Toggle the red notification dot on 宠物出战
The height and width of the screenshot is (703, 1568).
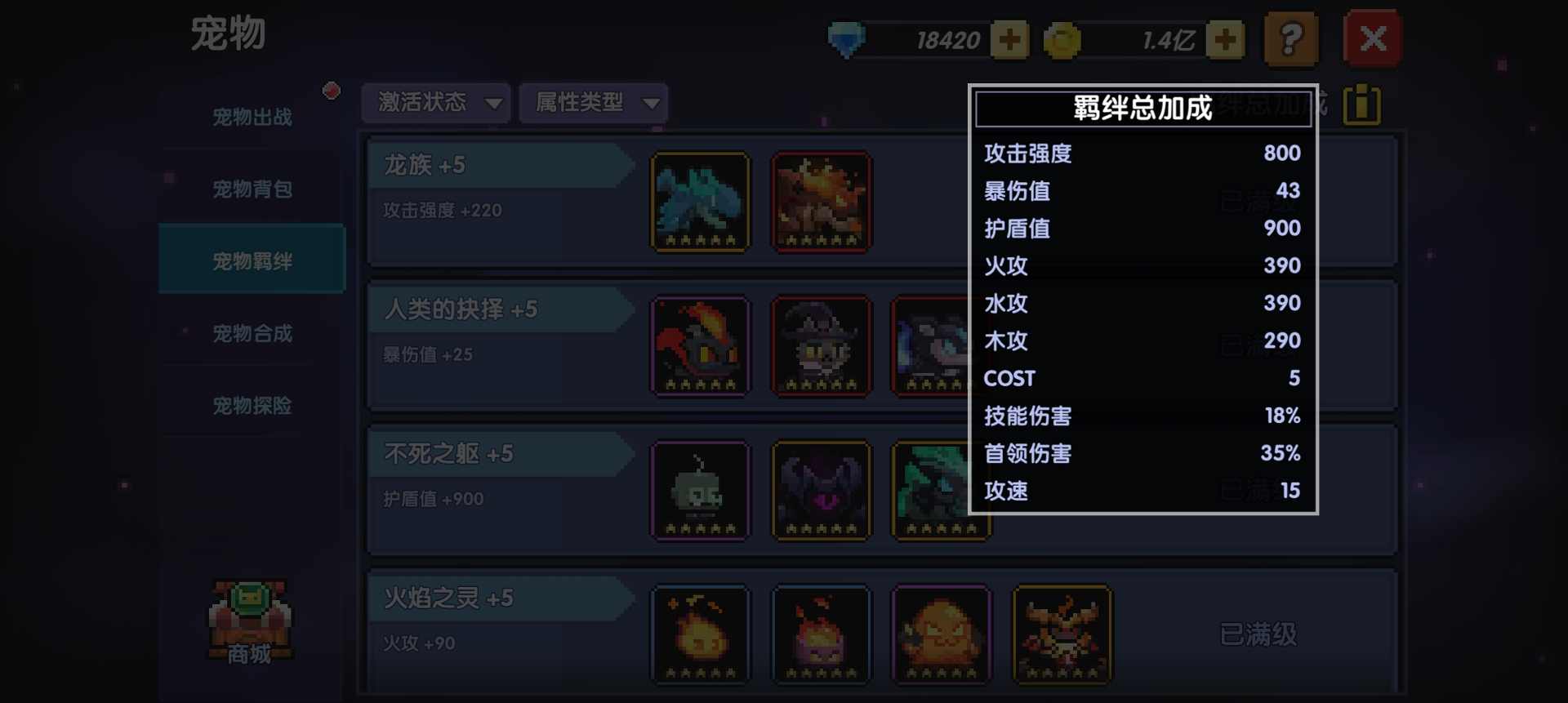(x=332, y=91)
